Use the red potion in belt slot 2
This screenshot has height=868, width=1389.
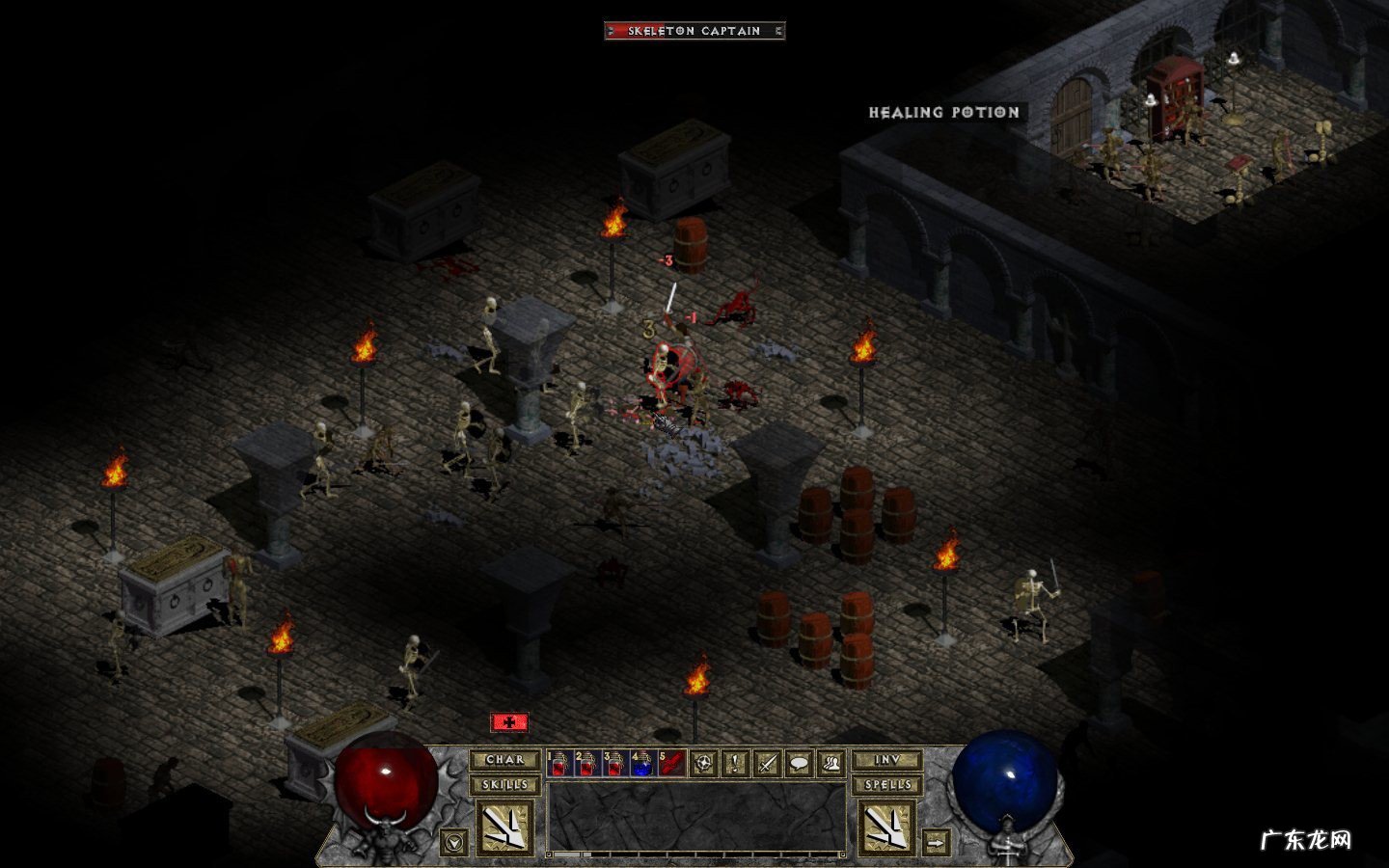[587, 764]
